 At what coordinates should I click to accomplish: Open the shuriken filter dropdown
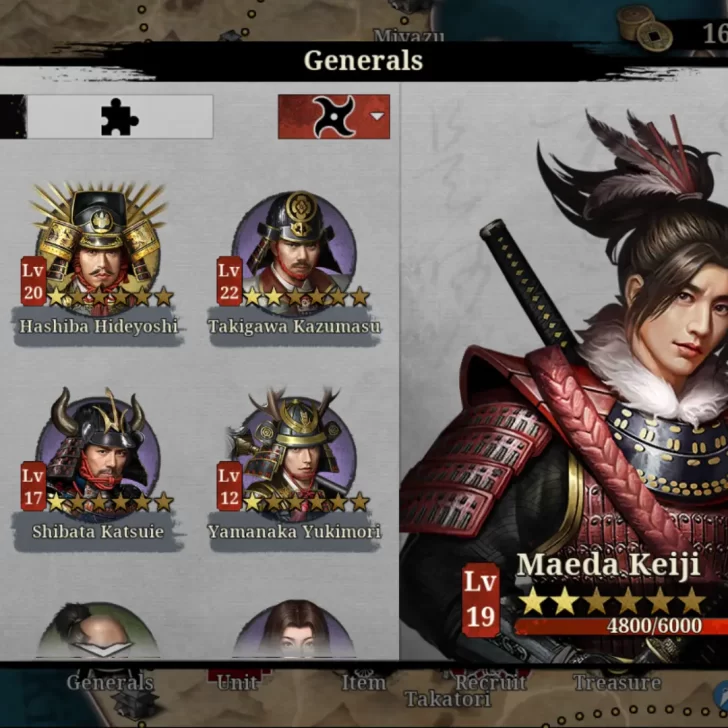[334, 117]
